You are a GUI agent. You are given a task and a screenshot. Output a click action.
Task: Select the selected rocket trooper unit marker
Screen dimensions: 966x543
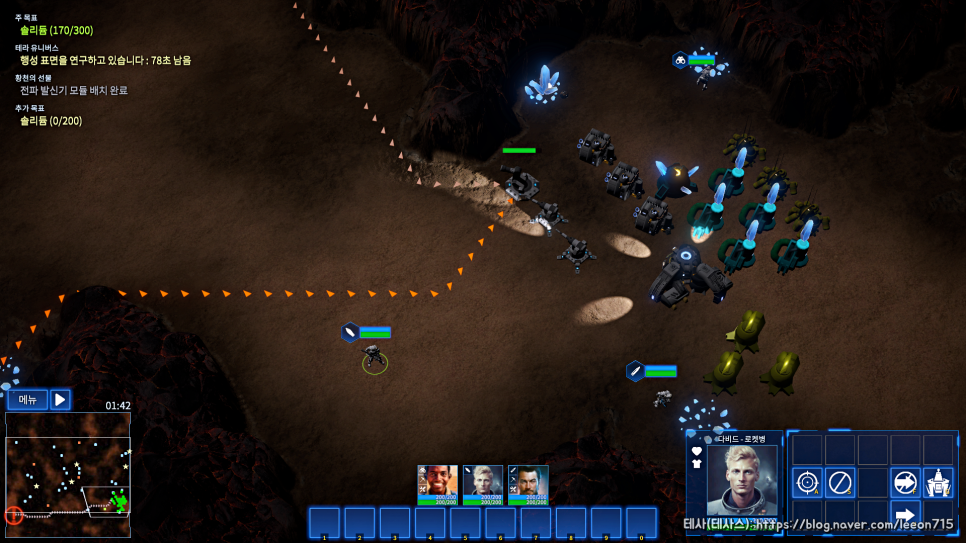tap(375, 358)
